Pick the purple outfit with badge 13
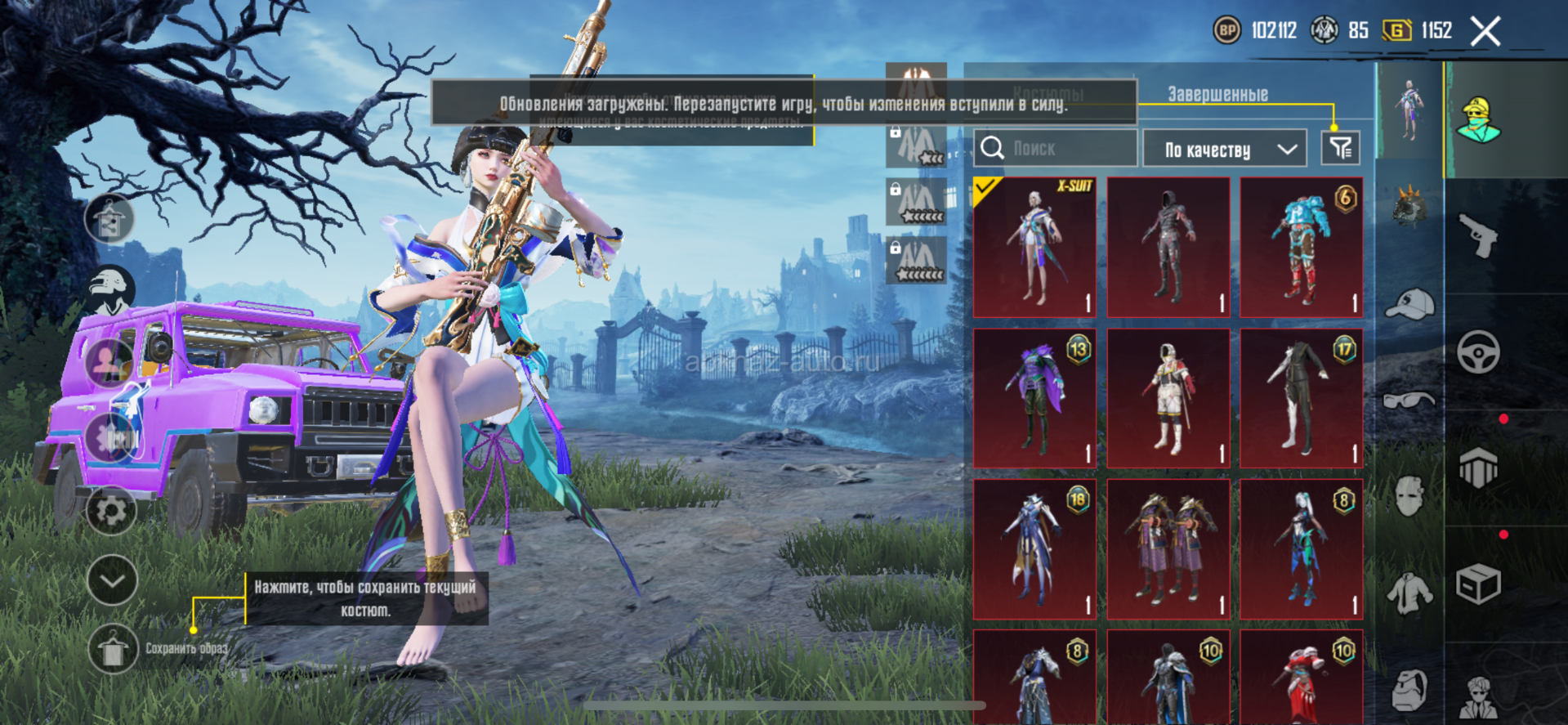This screenshot has height=725, width=1568. 1034,398
